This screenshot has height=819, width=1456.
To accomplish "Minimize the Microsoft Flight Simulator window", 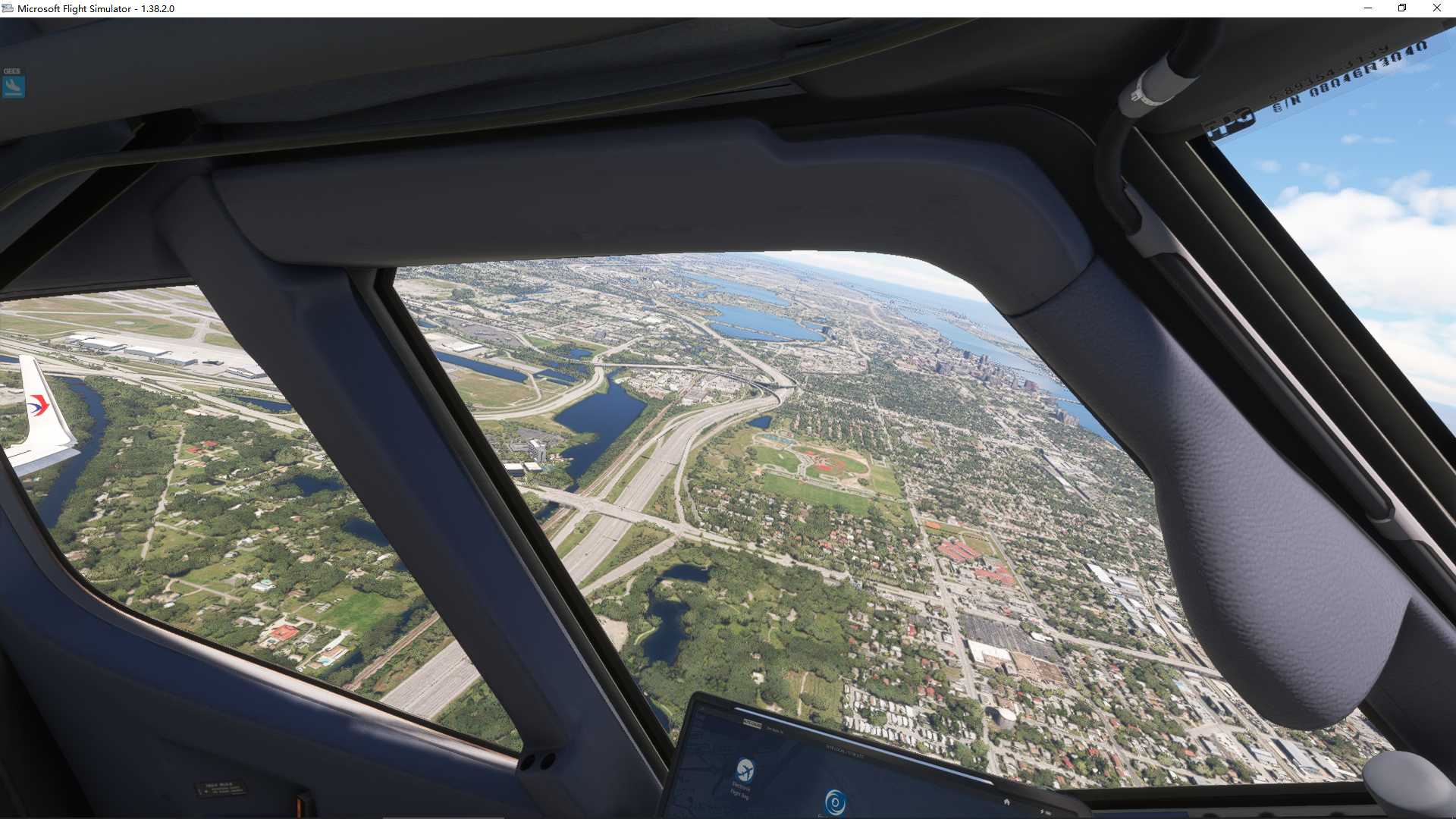I will click(x=1367, y=8).
